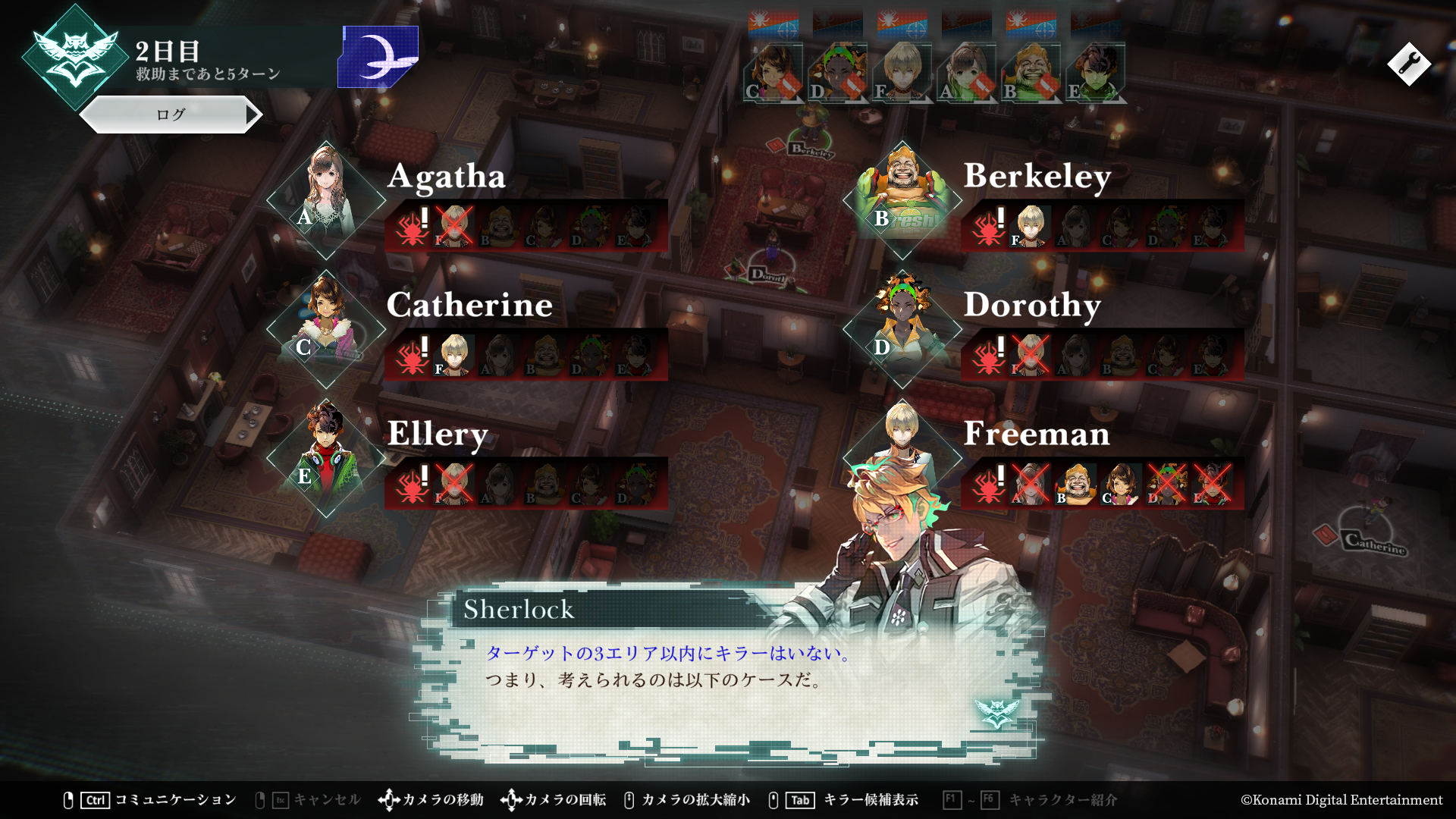Image resolution: width=1456 pixels, height=819 pixels.
Task: Select Agatha's diamond portrait
Action: click(x=326, y=200)
